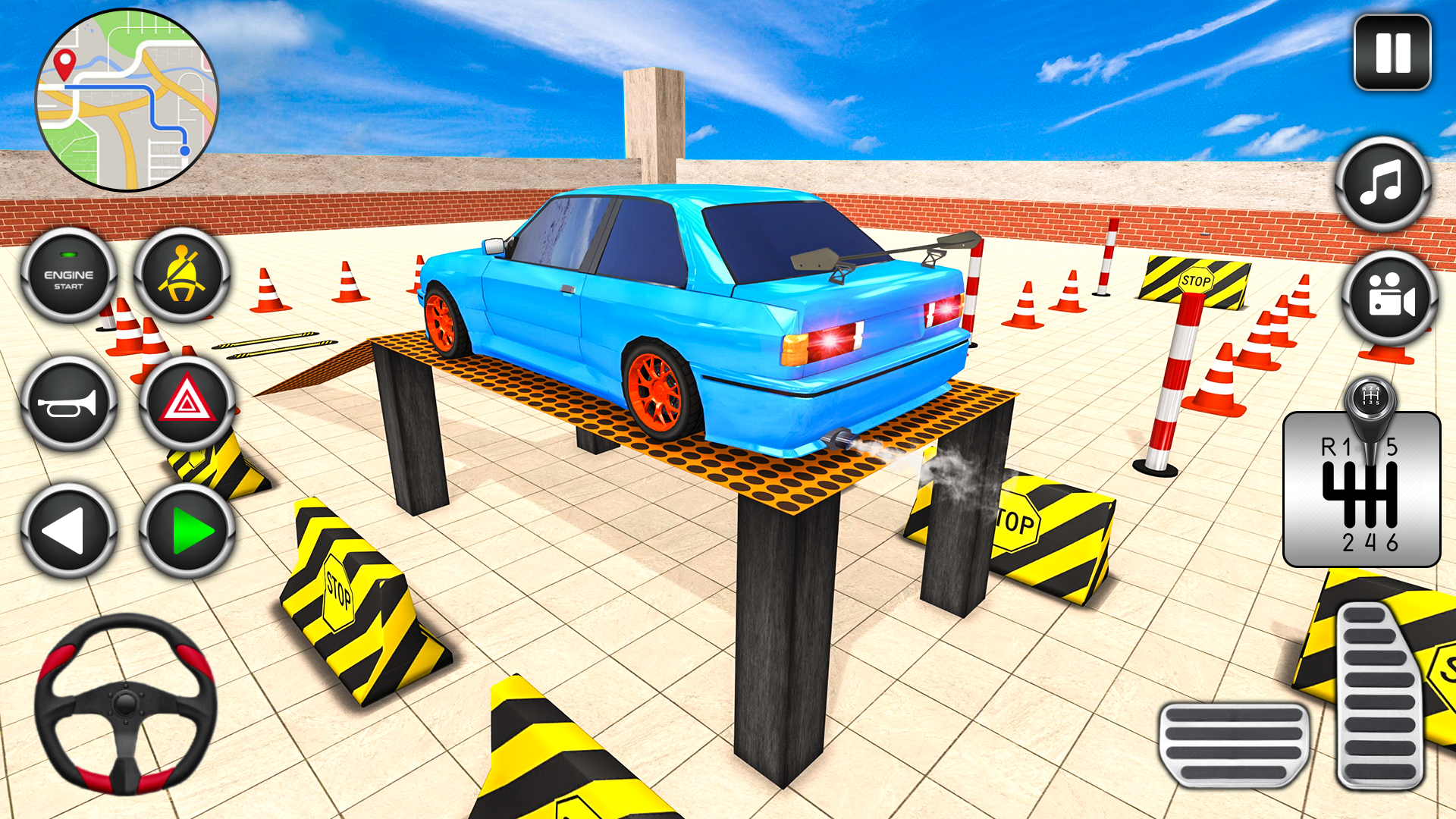Enable the hazard warning lights
This screenshot has height=819, width=1456.
(182, 404)
